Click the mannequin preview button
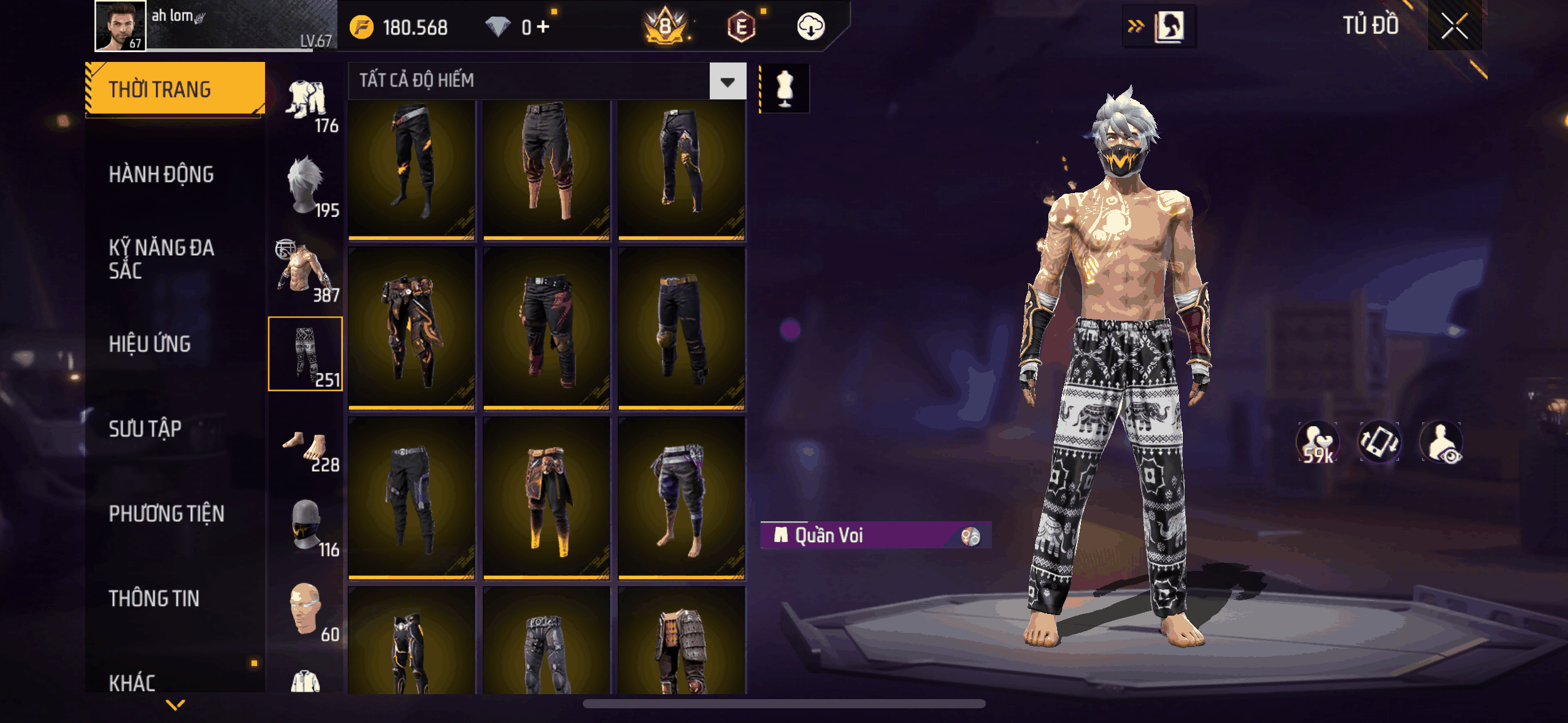 point(785,89)
